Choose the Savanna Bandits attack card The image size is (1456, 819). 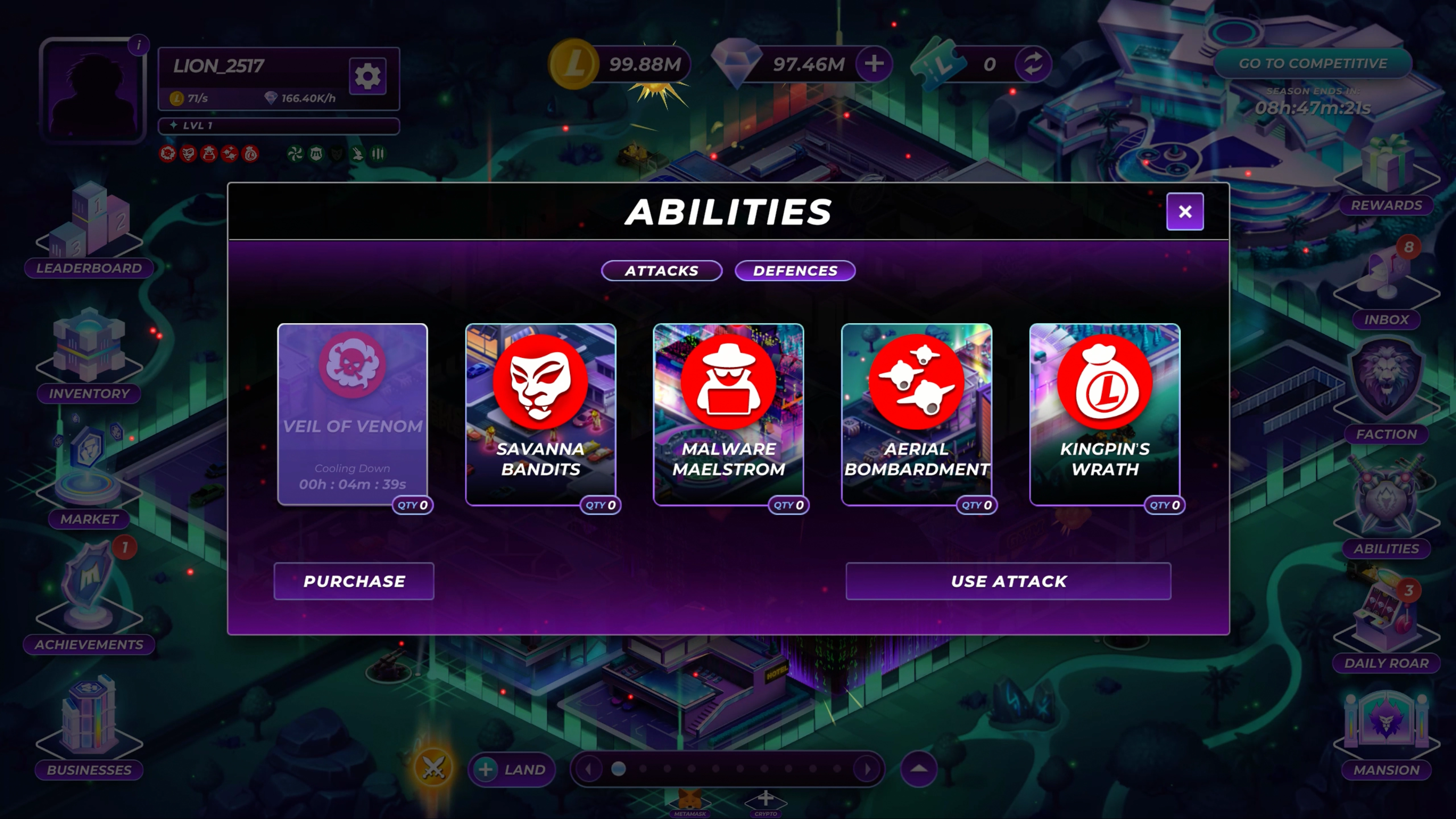[x=540, y=414]
